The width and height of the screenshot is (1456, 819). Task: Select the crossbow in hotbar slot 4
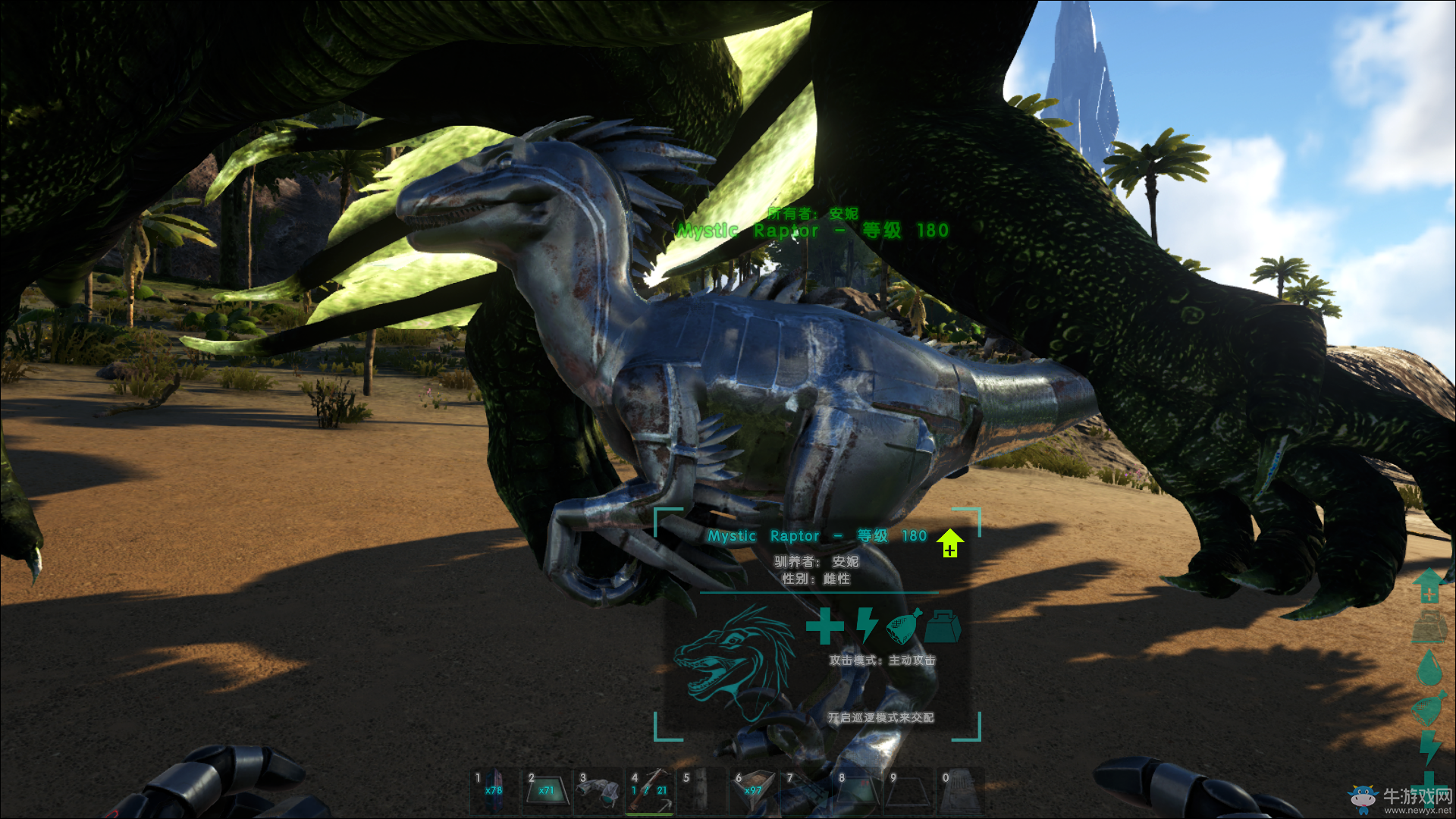tap(650, 789)
